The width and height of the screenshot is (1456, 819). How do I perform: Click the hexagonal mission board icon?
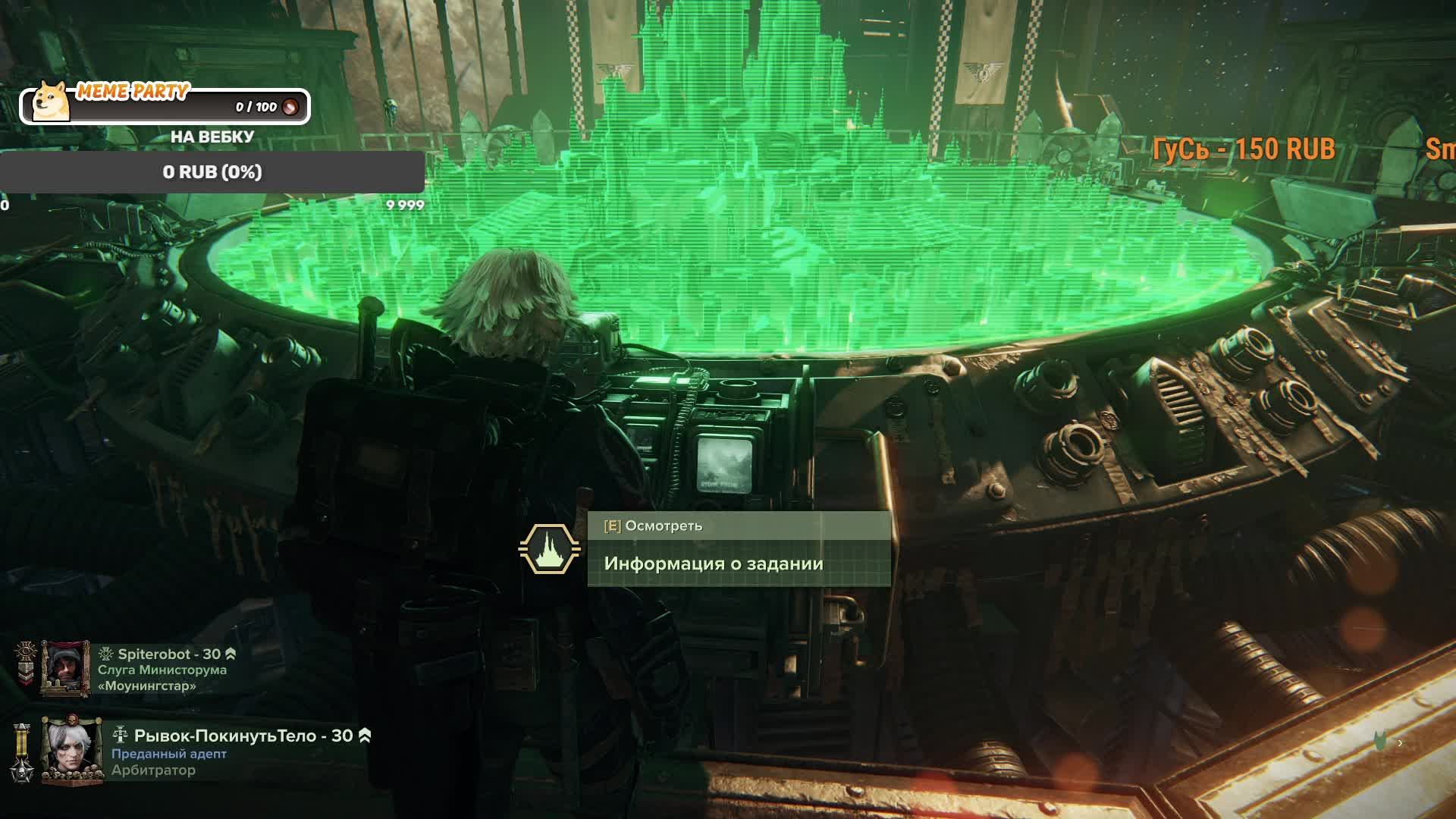pyautogui.click(x=549, y=549)
